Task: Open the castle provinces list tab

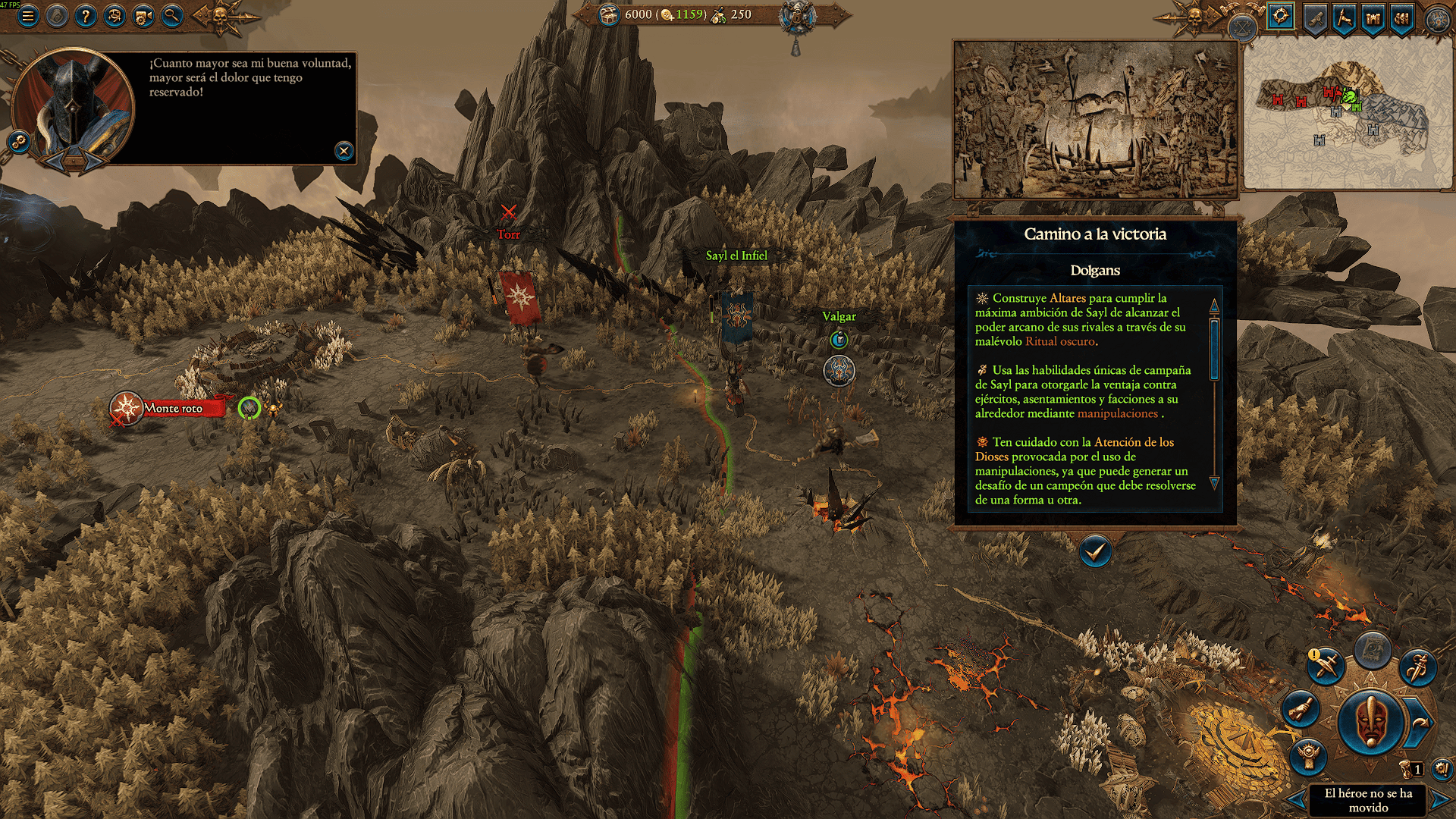Action: pos(1373,17)
